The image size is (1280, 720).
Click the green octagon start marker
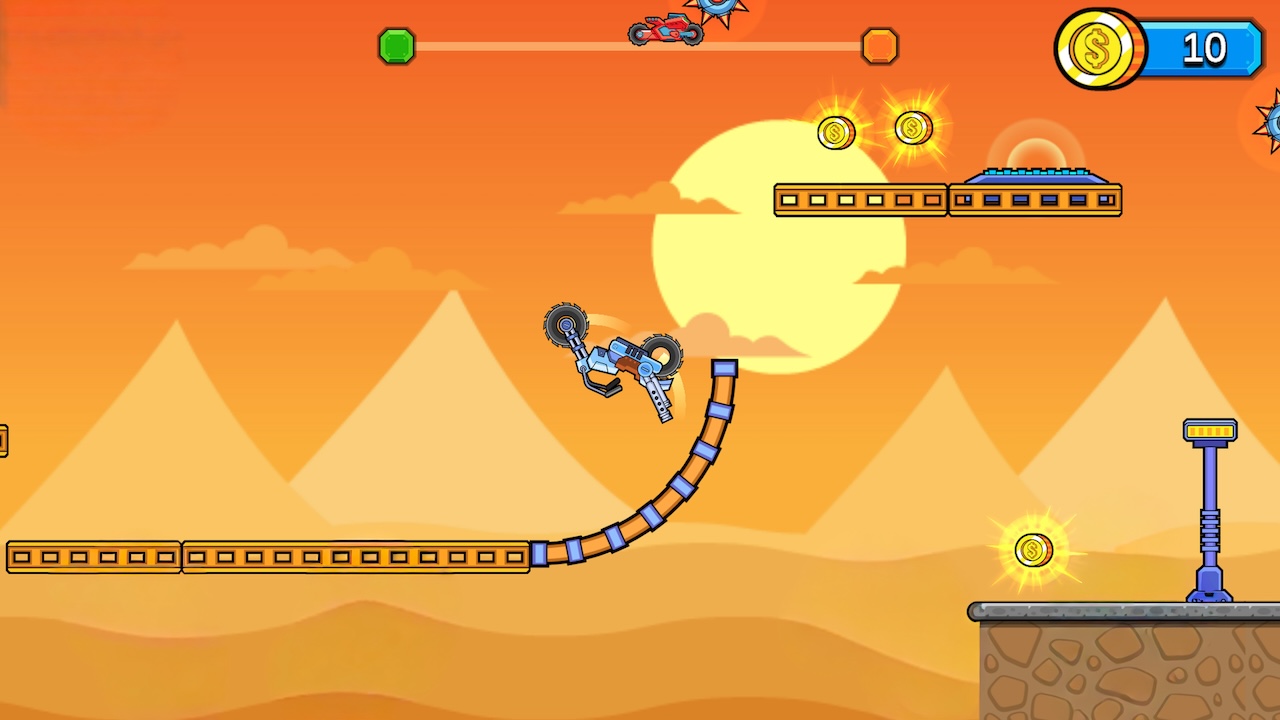[x=396, y=46]
